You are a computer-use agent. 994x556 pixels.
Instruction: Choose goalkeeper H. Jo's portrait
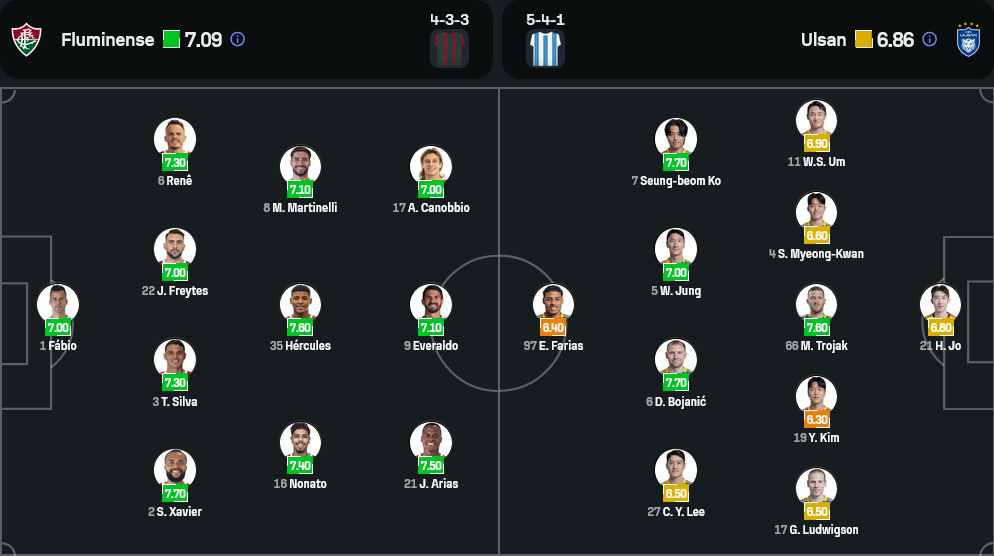[940, 305]
